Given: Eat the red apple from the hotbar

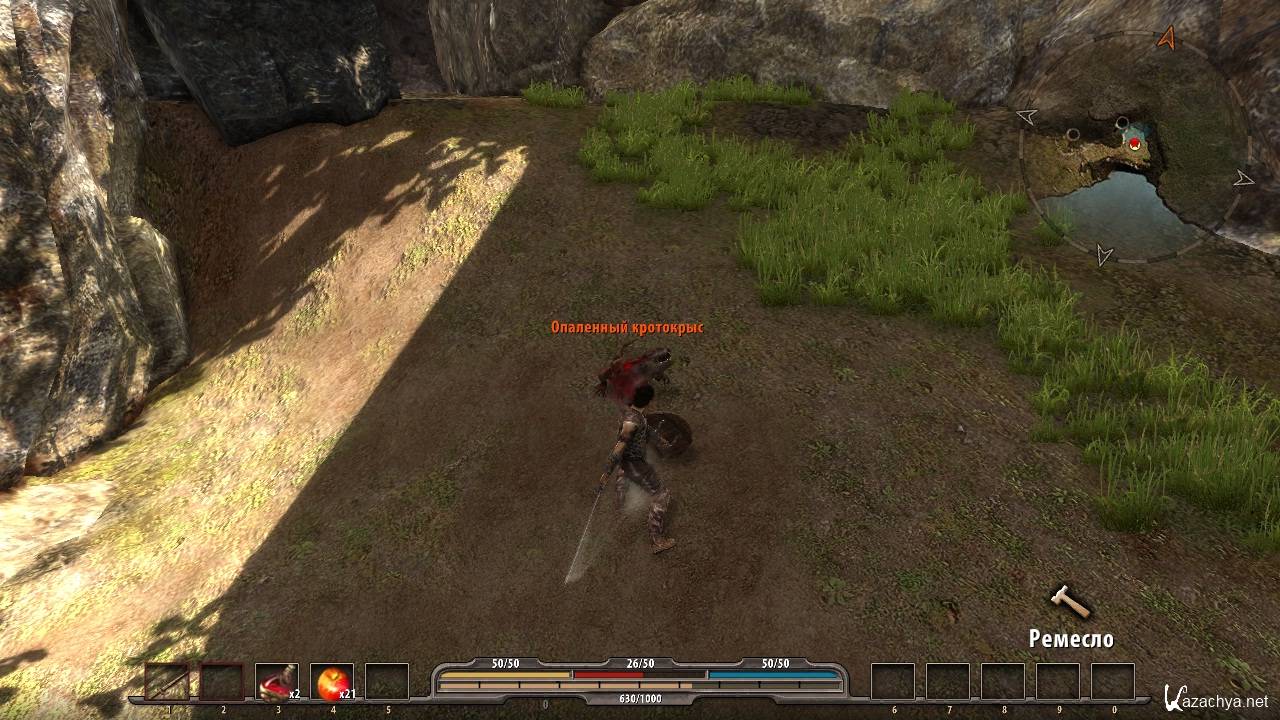Looking at the screenshot, I should [x=331, y=681].
